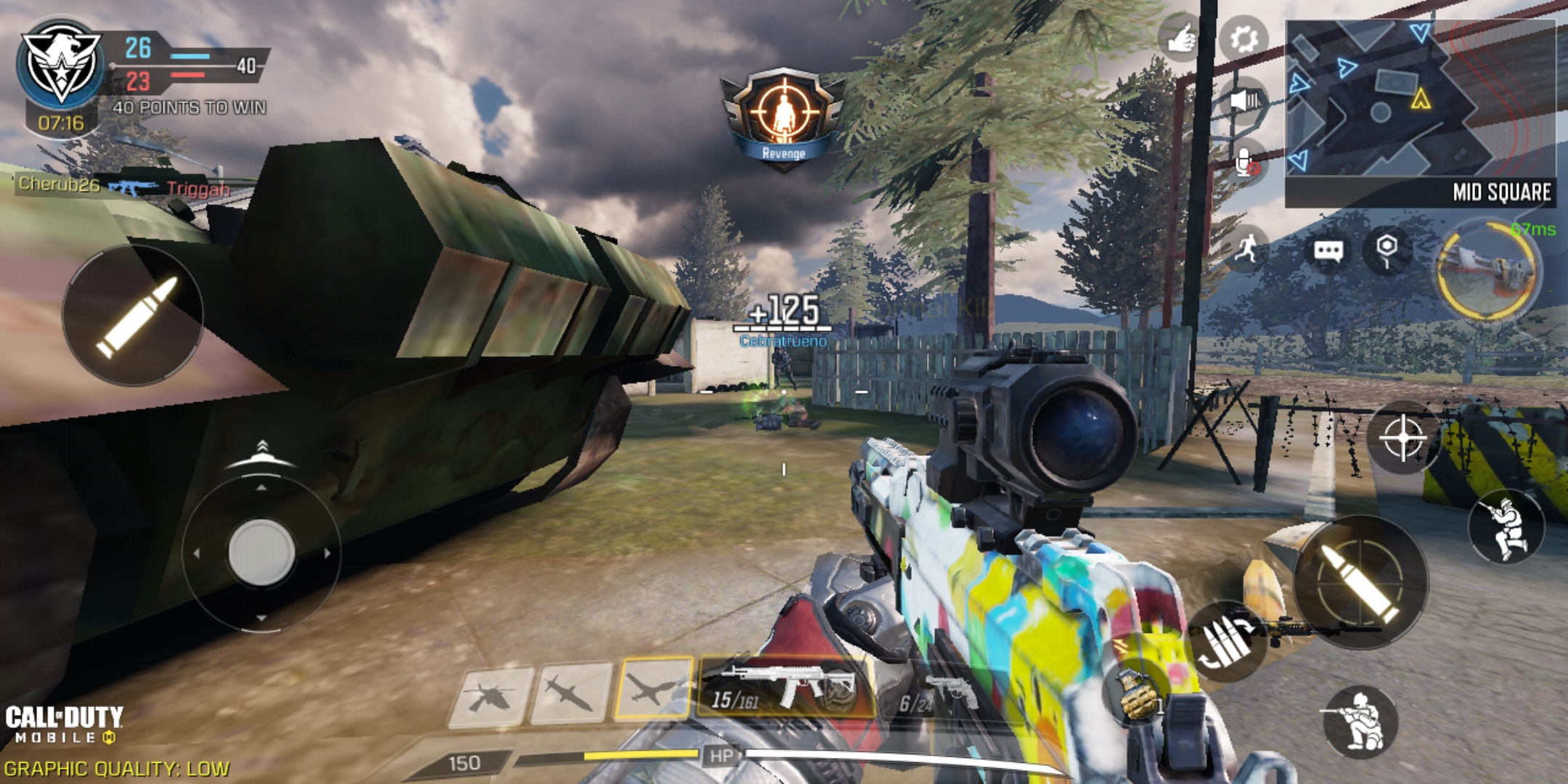
Task: Click the crouching soldier stance button
Action: click(x=1360, y=721)
